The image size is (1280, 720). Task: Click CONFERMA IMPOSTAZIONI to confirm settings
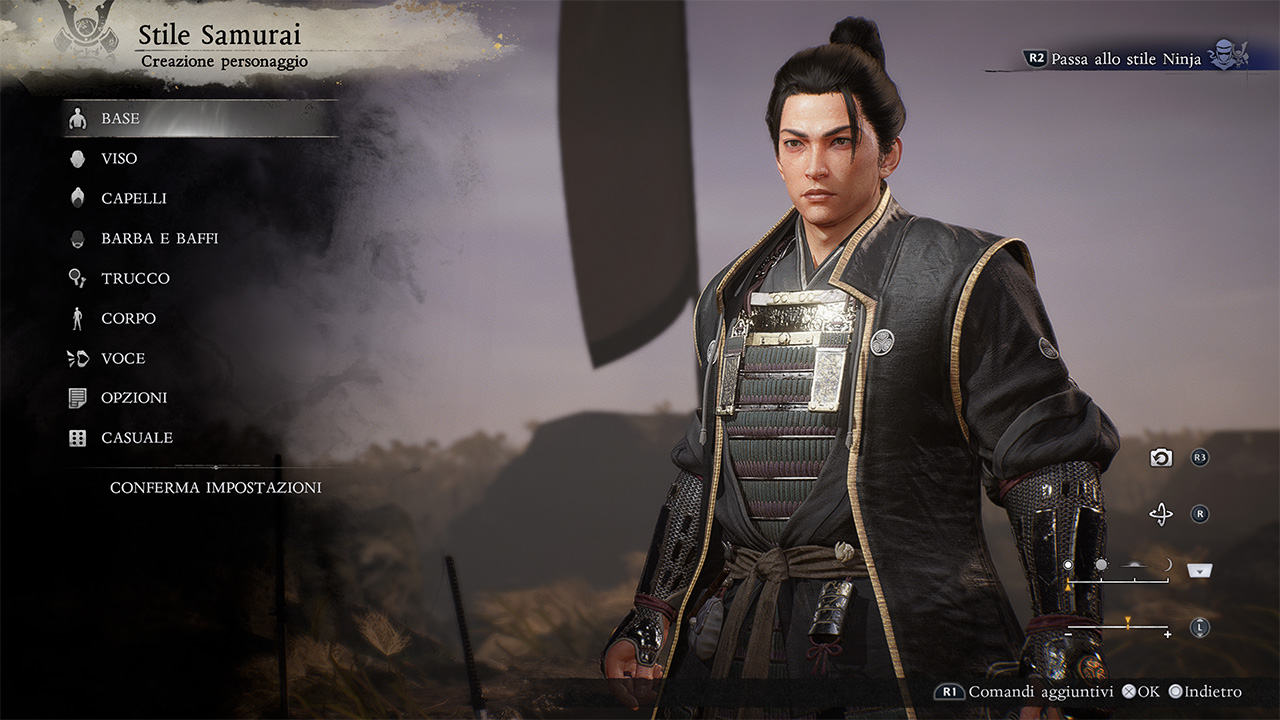215,488
